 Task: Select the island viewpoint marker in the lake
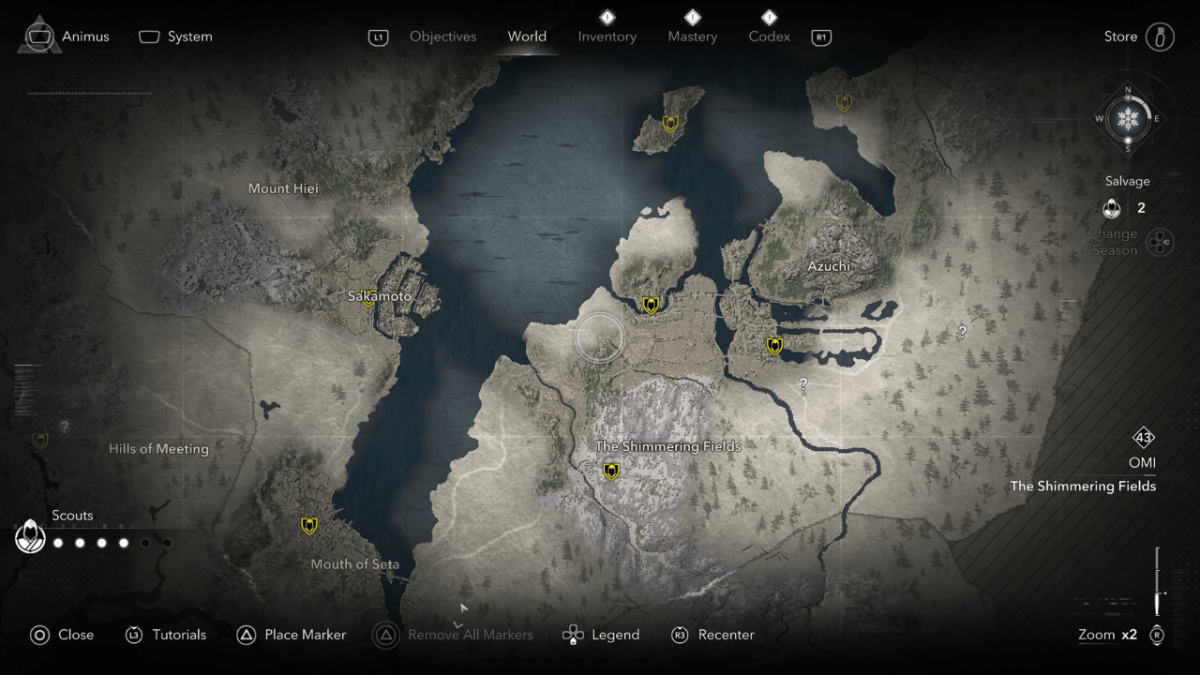[670, 124]
